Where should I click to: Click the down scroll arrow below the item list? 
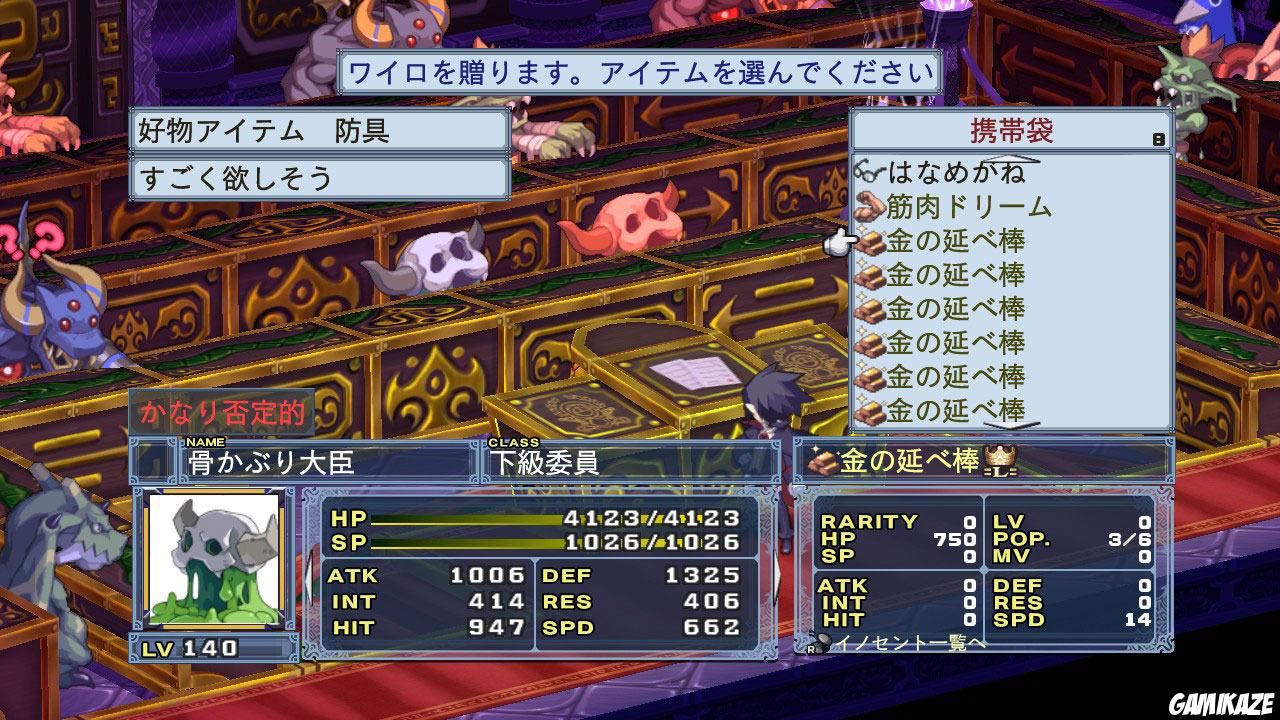point(1010,423)
